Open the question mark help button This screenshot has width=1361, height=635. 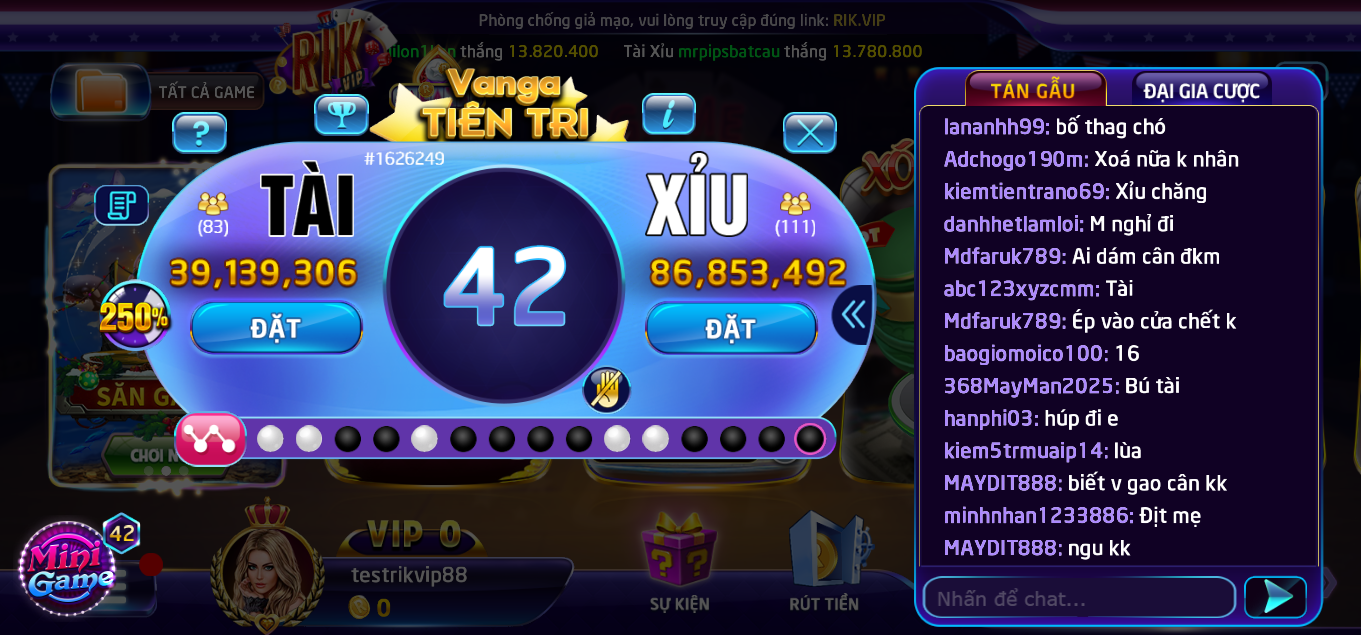click(200, 132)
